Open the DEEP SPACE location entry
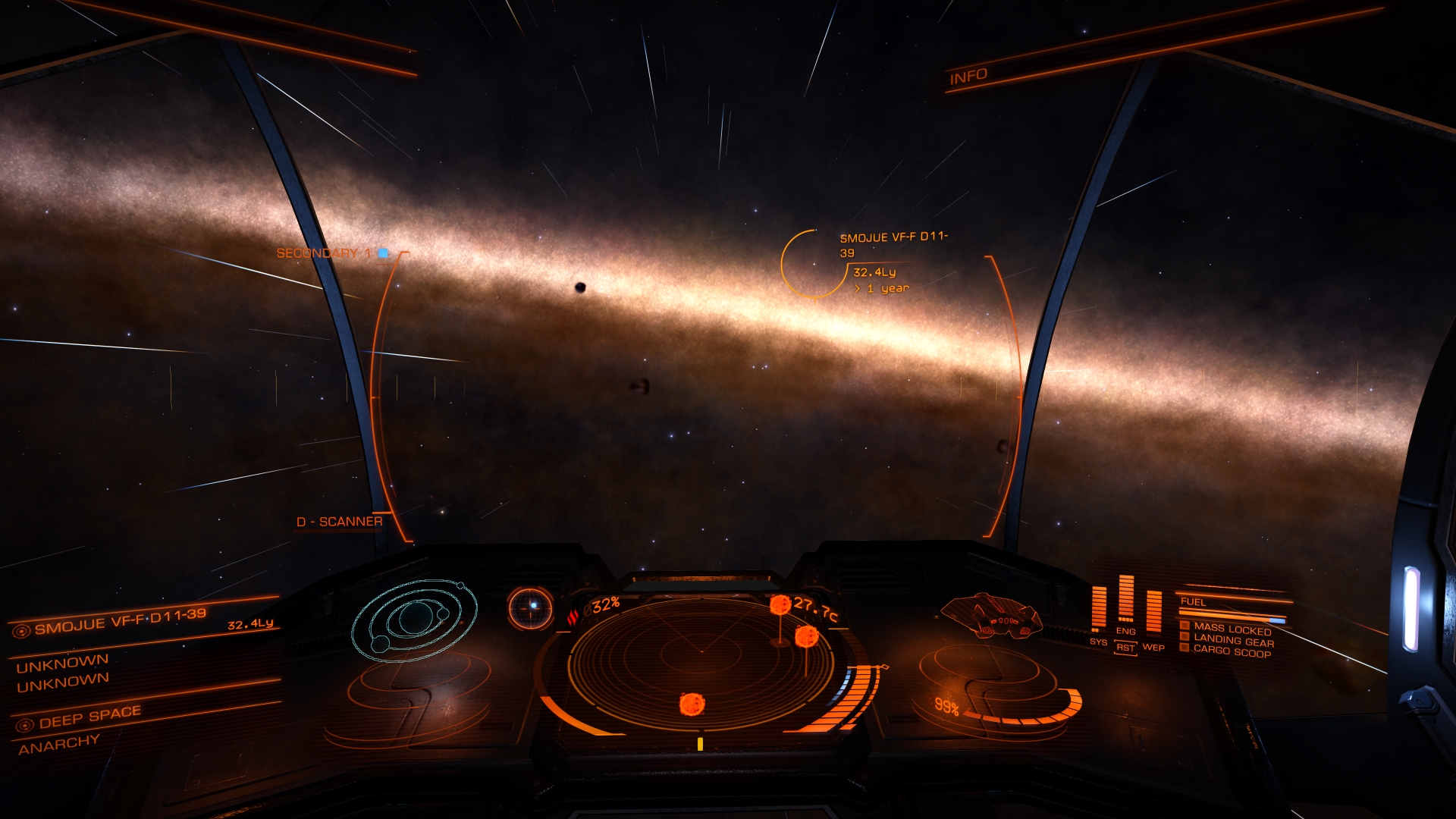The image size is (1456, 819). point(89,717)
